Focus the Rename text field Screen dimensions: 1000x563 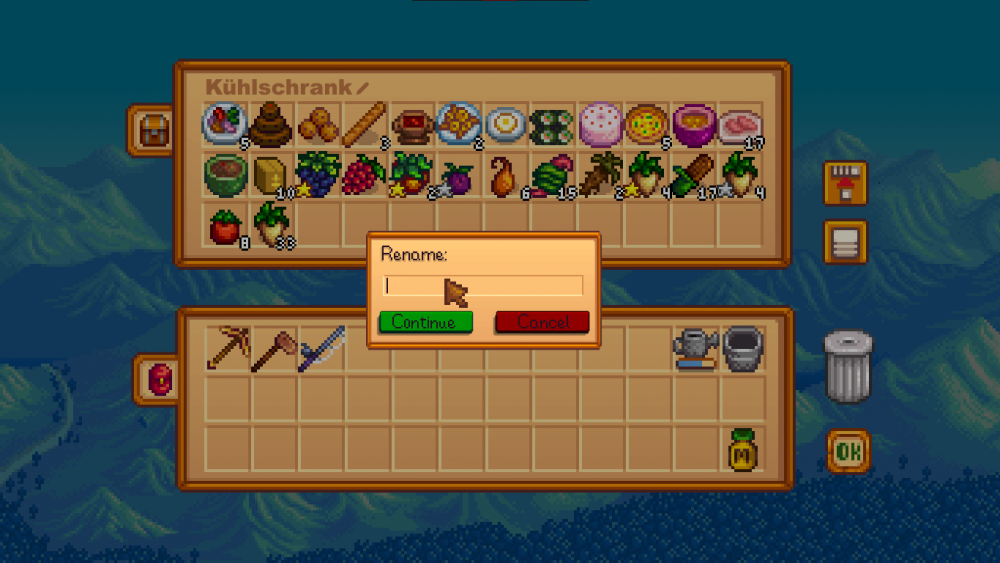(482, 286)
